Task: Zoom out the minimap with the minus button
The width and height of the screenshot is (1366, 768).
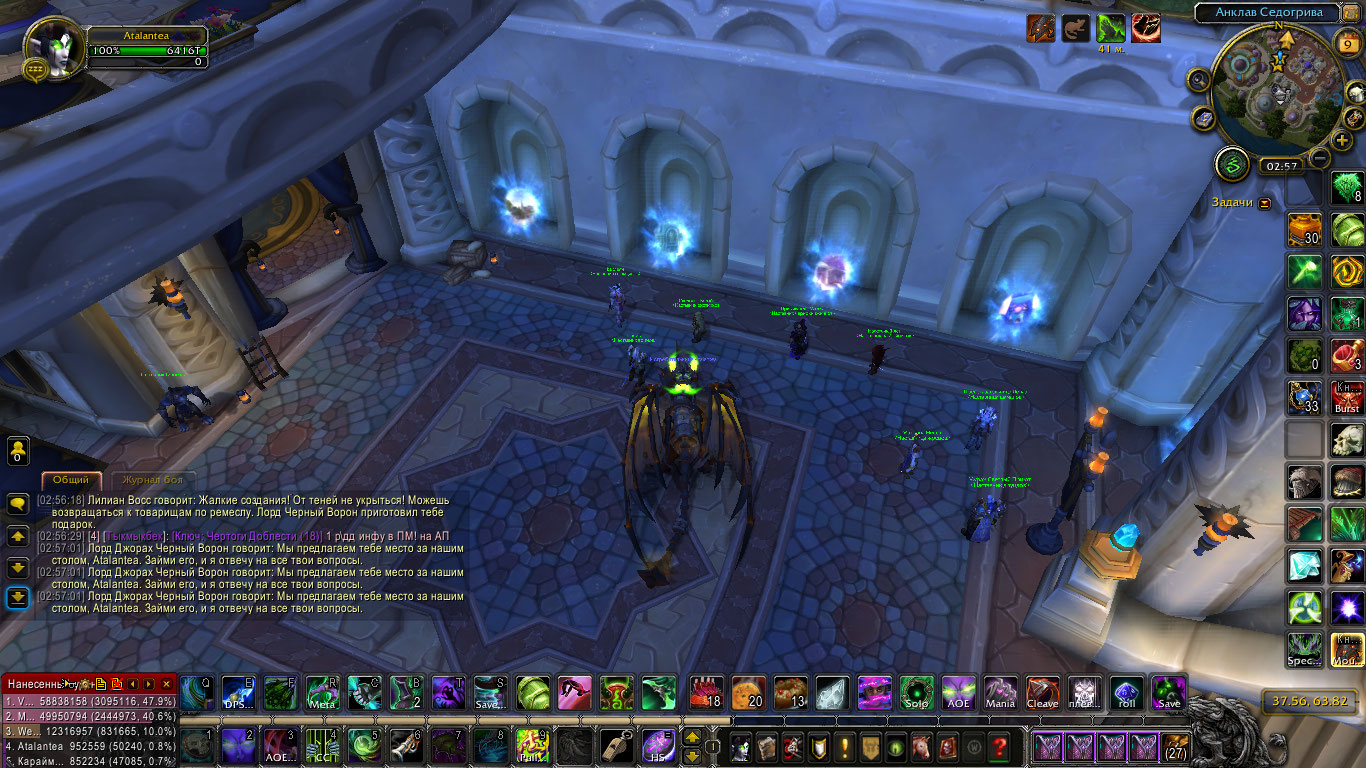Action: click(x=1320, y=158)
